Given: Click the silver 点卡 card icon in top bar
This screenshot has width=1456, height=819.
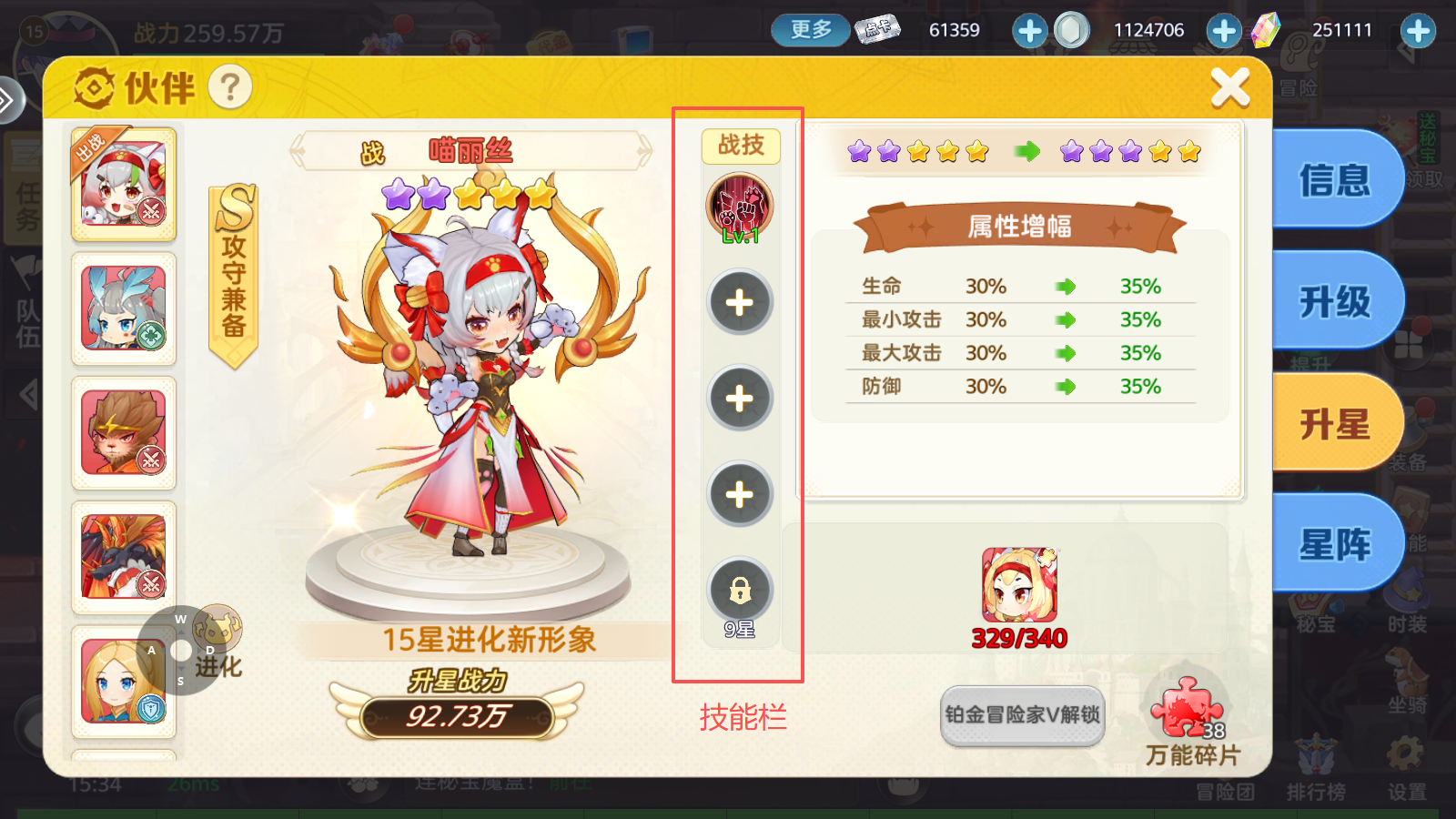Looking at the screenshot, I should pos(876,28).
